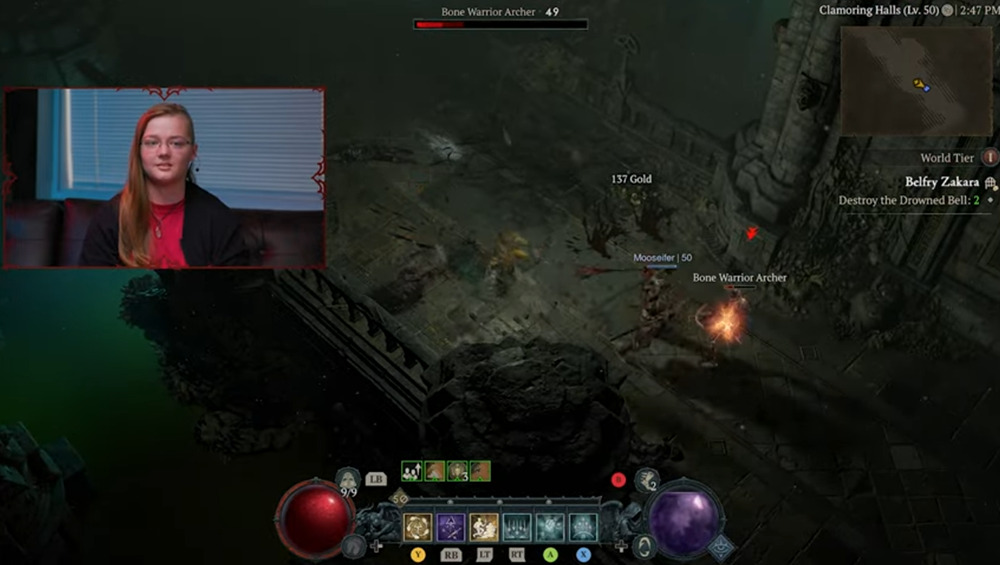
Task: Click the webcam overlay of the streamer
Action: (x=164, y=178)
